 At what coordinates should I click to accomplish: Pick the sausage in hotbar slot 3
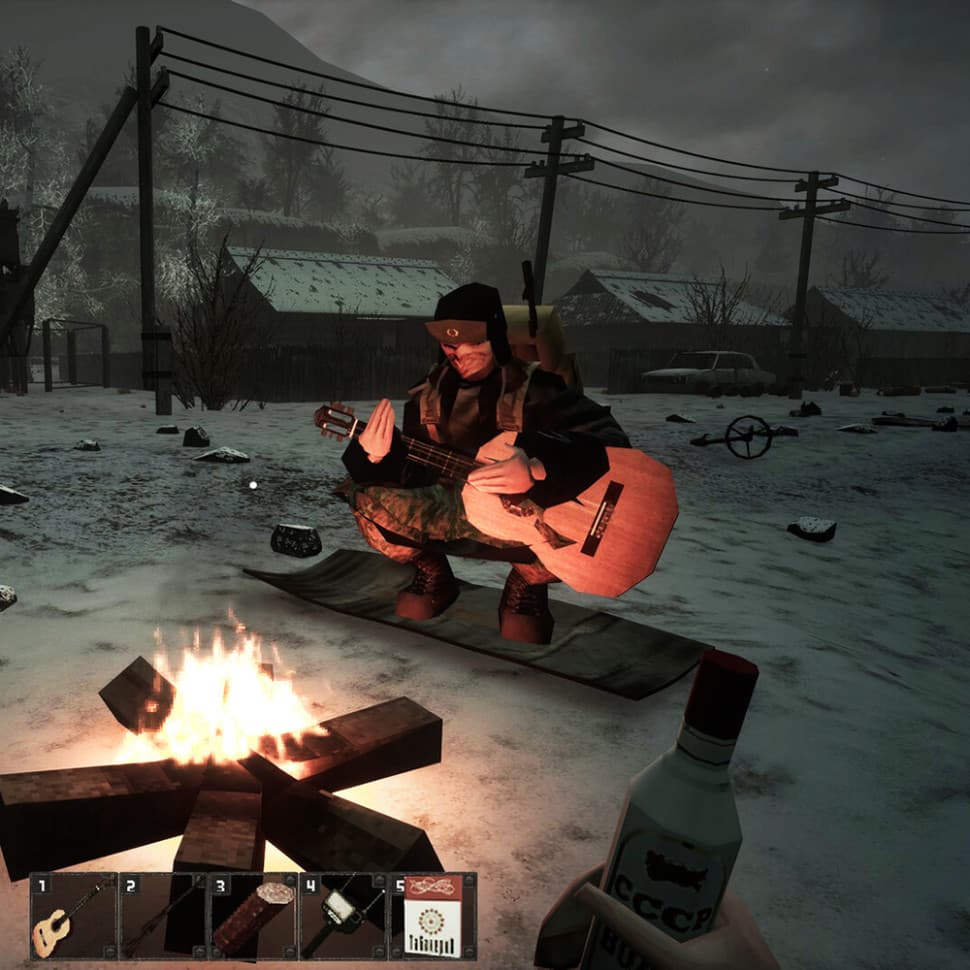253,916
